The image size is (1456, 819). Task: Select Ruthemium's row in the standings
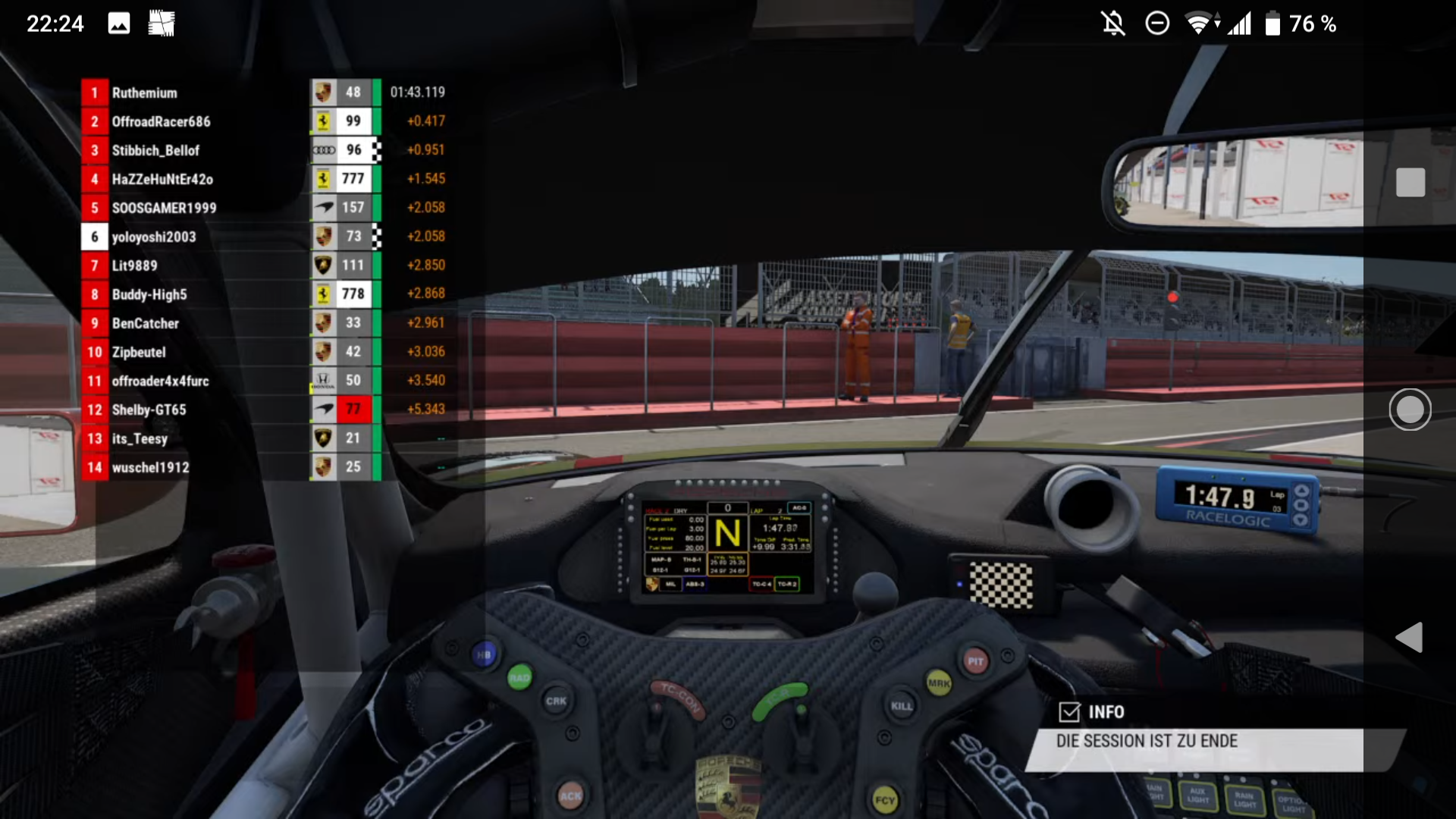(x=145, y=93)
